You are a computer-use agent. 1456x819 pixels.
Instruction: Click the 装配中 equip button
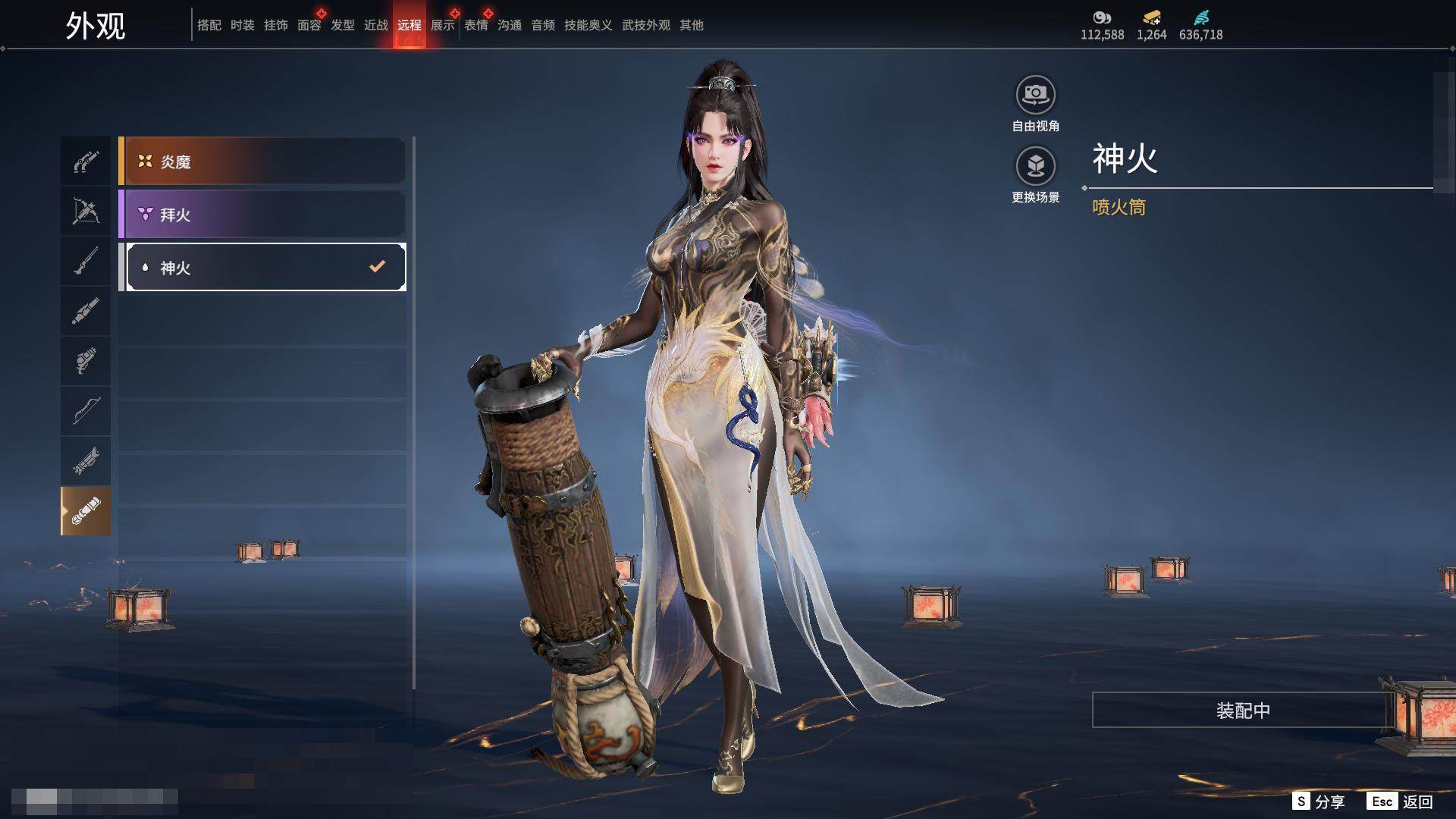pos(1243,710)
